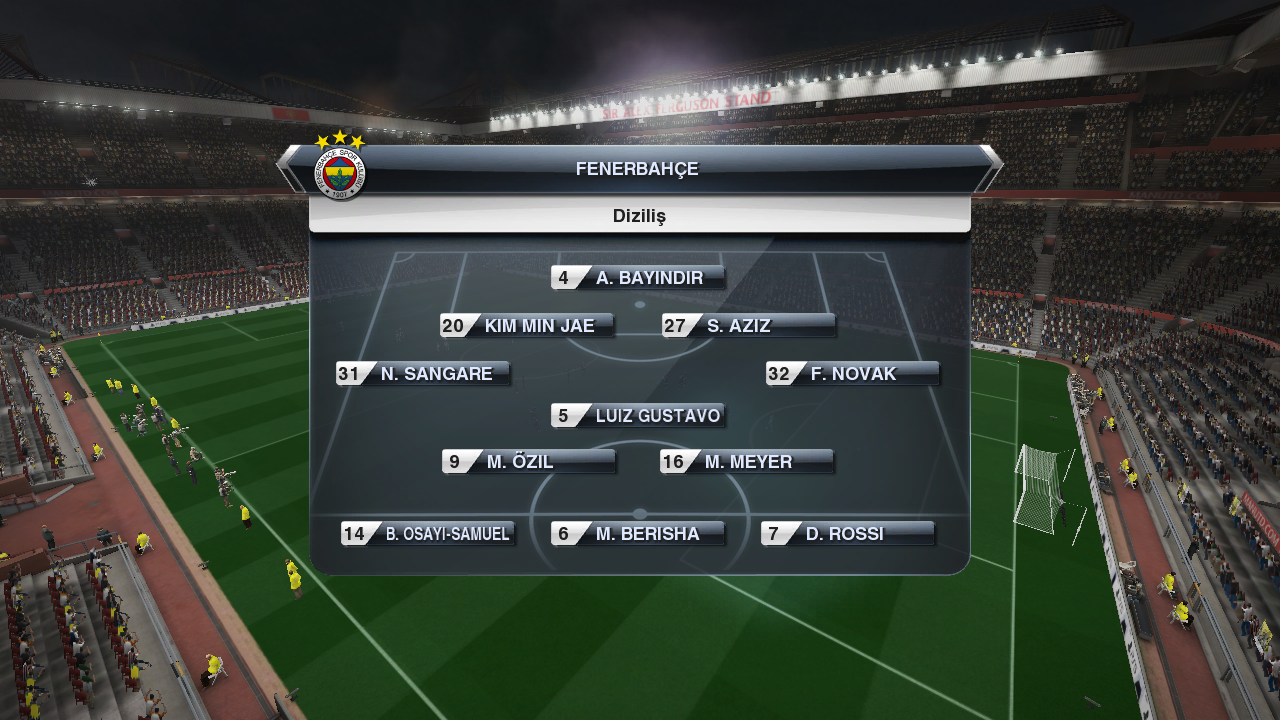The width and height of the screenshot is (1280, 720).
Task: Select D. Rossi in the lineup
Action: (x=848, y=534)
